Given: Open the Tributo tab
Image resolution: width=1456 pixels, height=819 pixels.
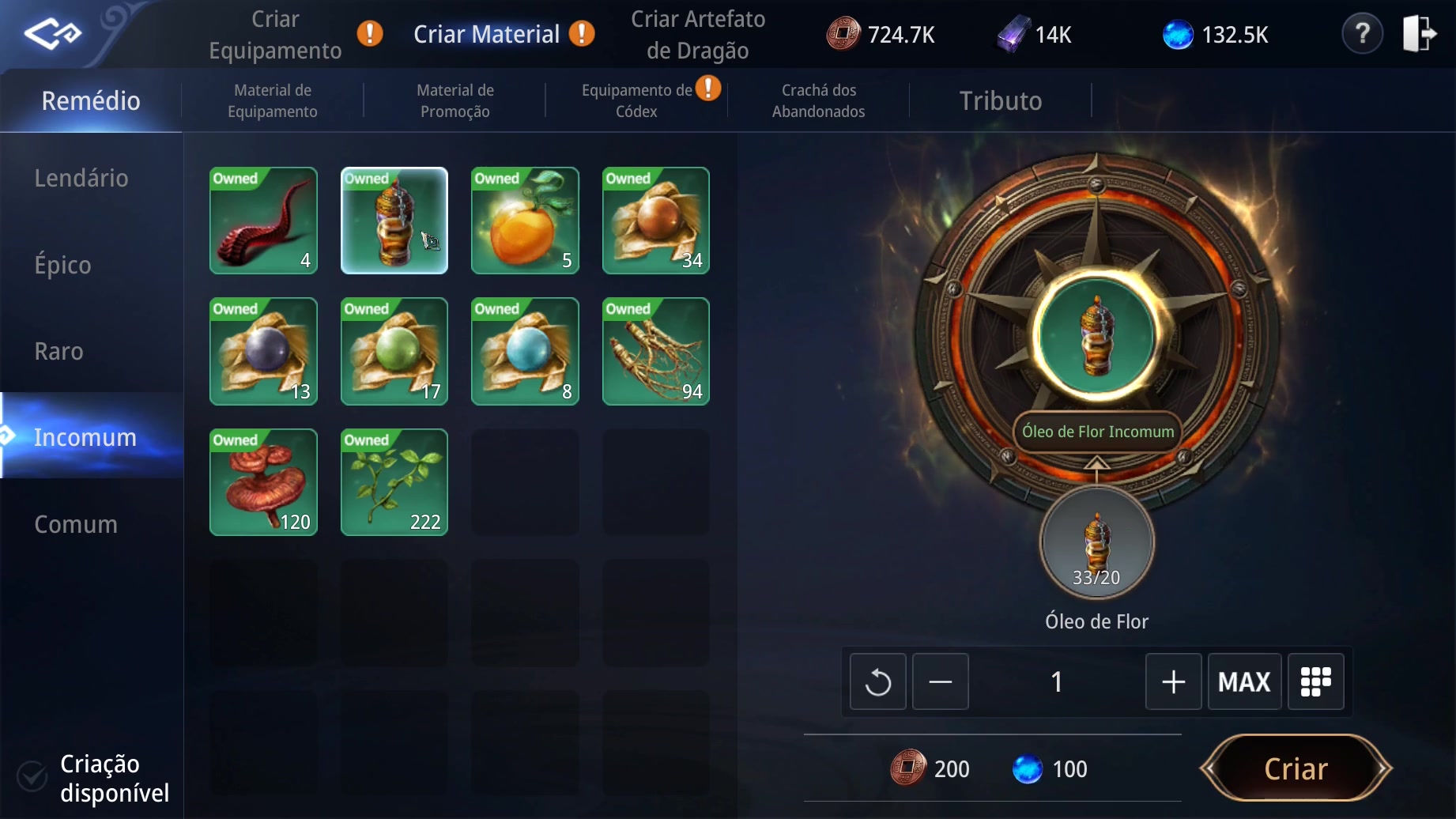Looking at the screenshot, I should pos(1001,101).
